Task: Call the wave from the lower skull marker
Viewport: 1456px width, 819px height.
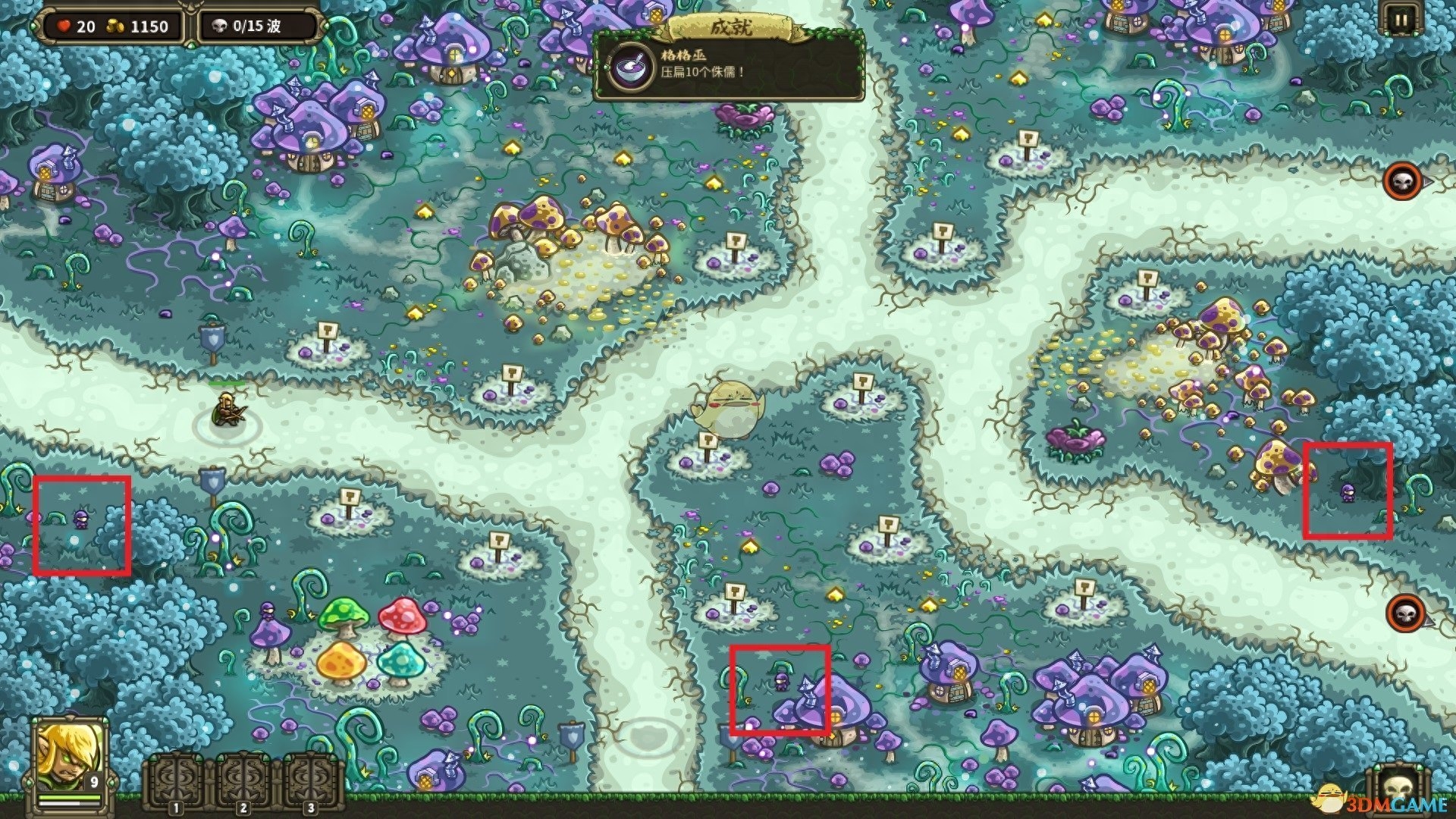Action: (1405, 611)
